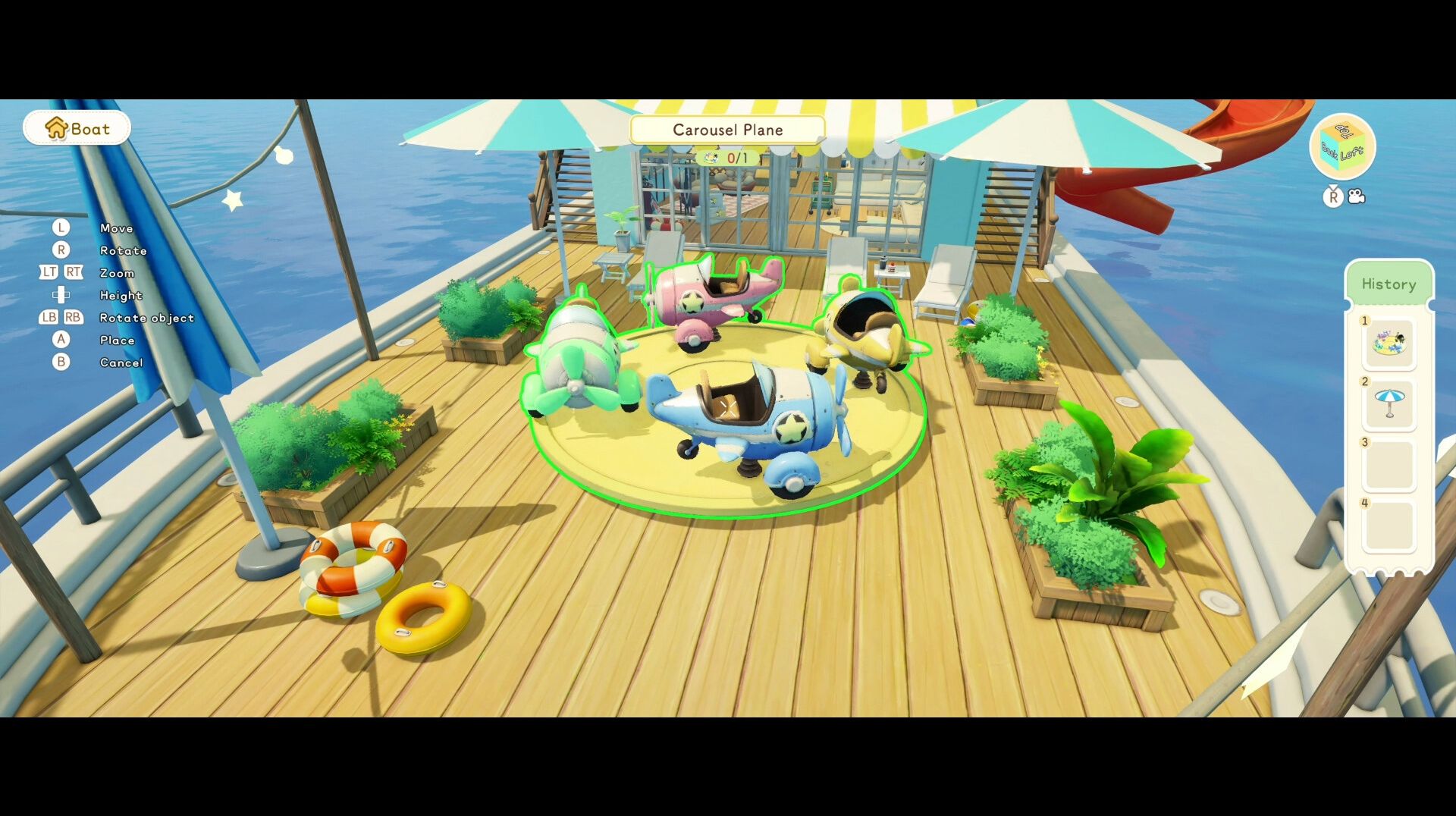Click the Boat home button
This screenshot has width=1456, height=816.
pyautogui.click(x=76, y=128)
